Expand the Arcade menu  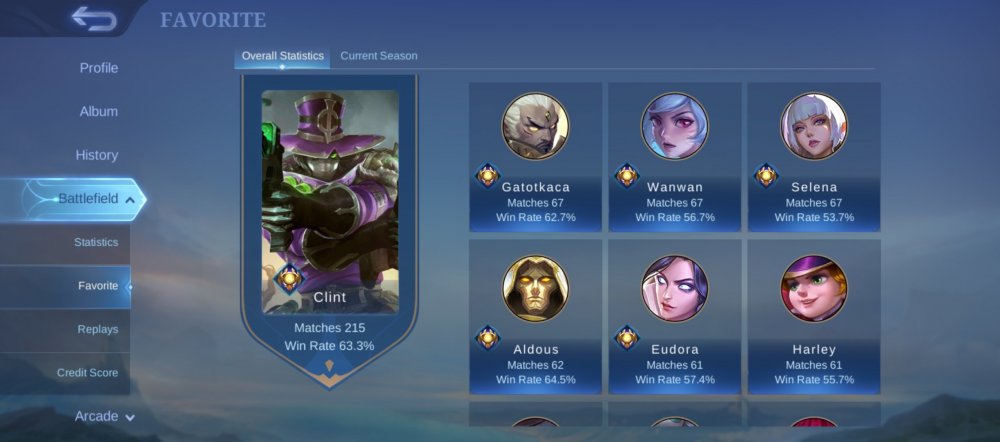coord(105,416)
